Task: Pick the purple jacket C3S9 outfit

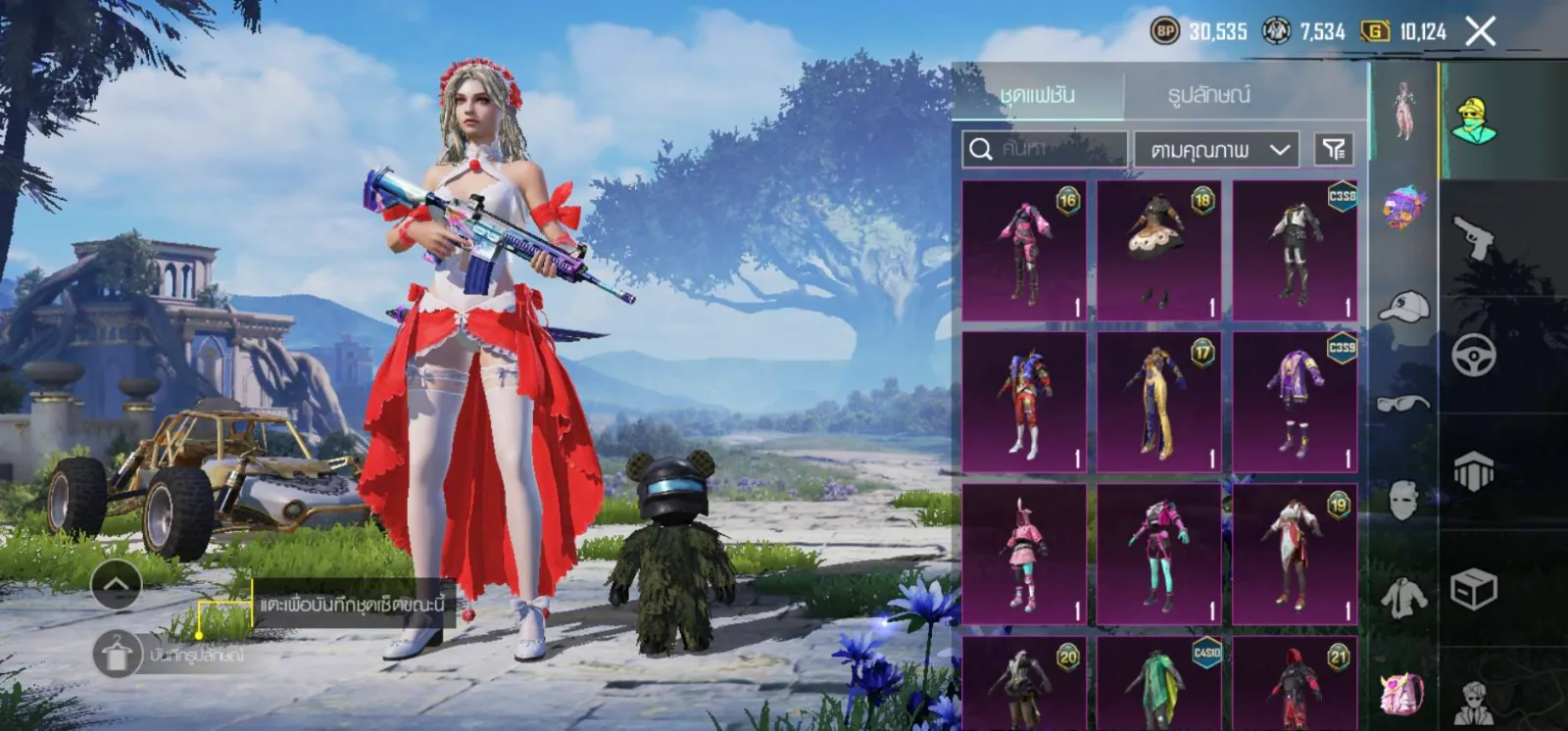Action: [x=1295, y=403]
